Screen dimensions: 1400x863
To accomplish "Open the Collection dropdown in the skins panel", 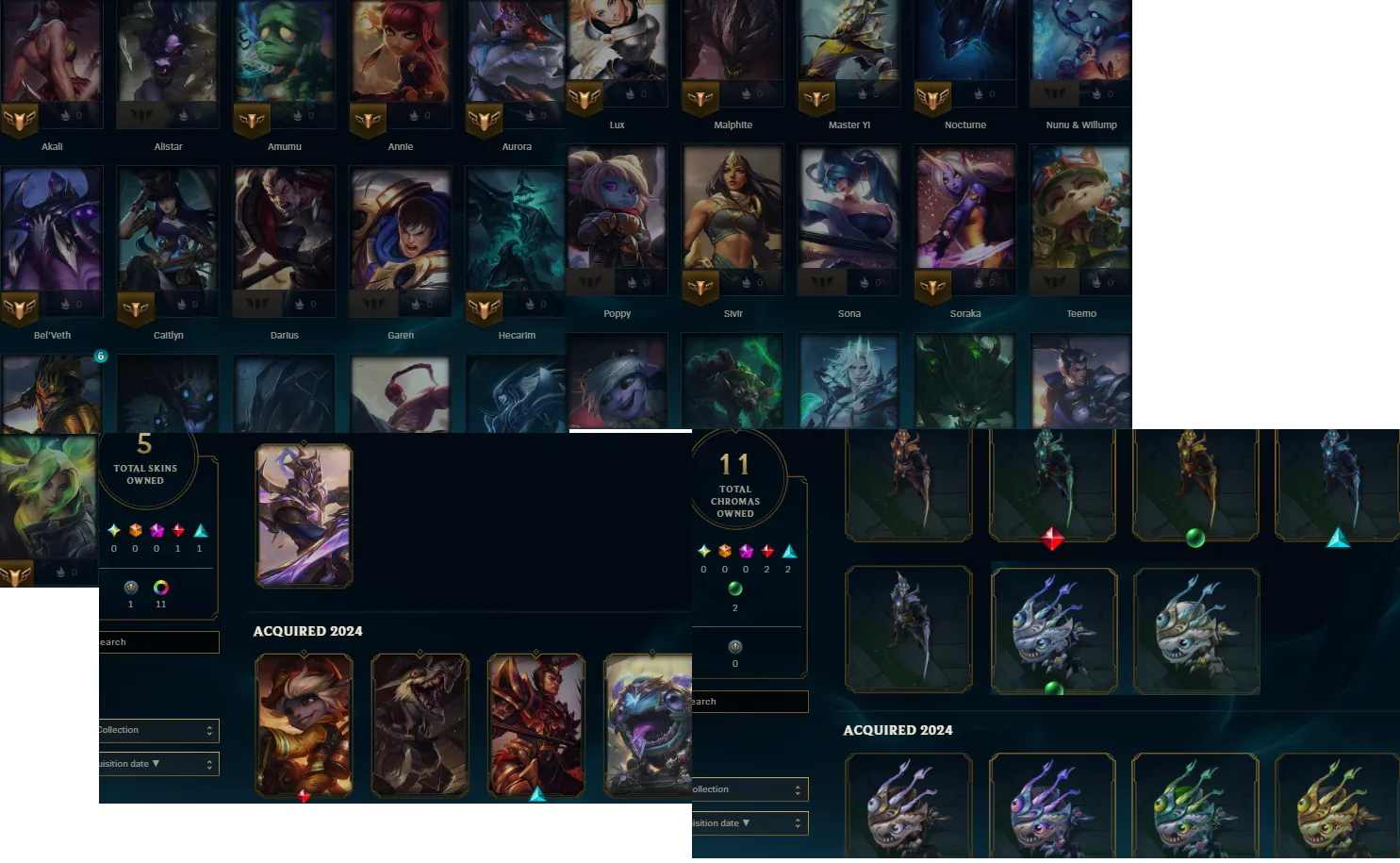I will [157, 730].
